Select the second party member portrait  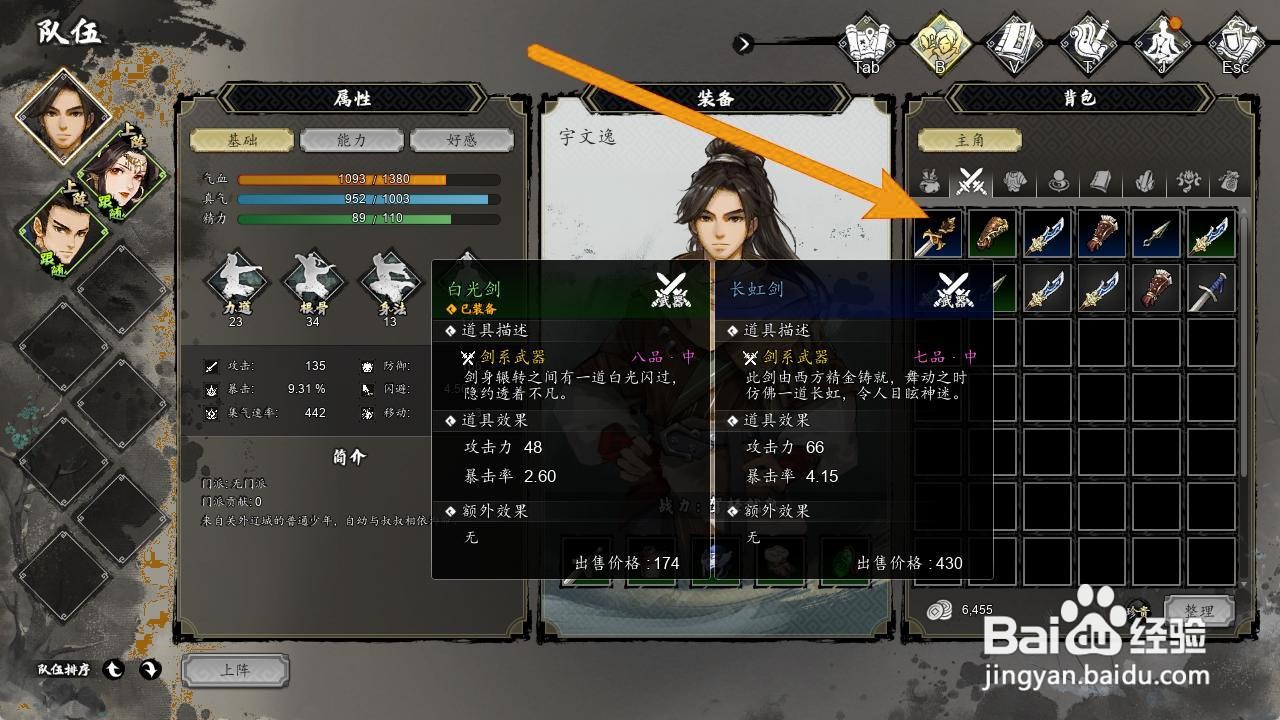coord(124,176)
